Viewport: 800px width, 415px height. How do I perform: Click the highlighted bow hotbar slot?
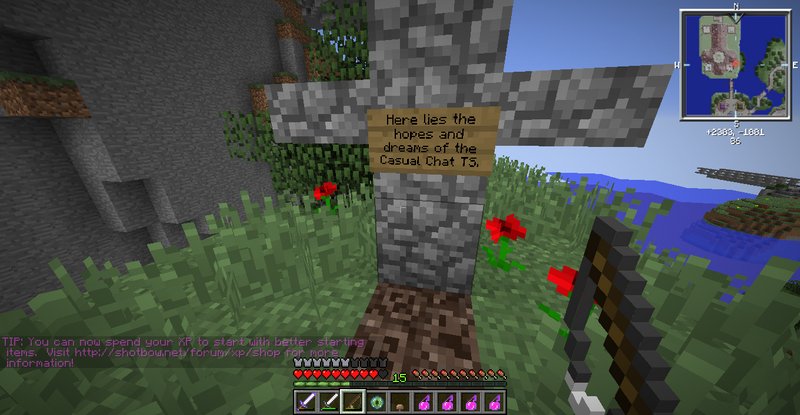[x=352, y=401]
